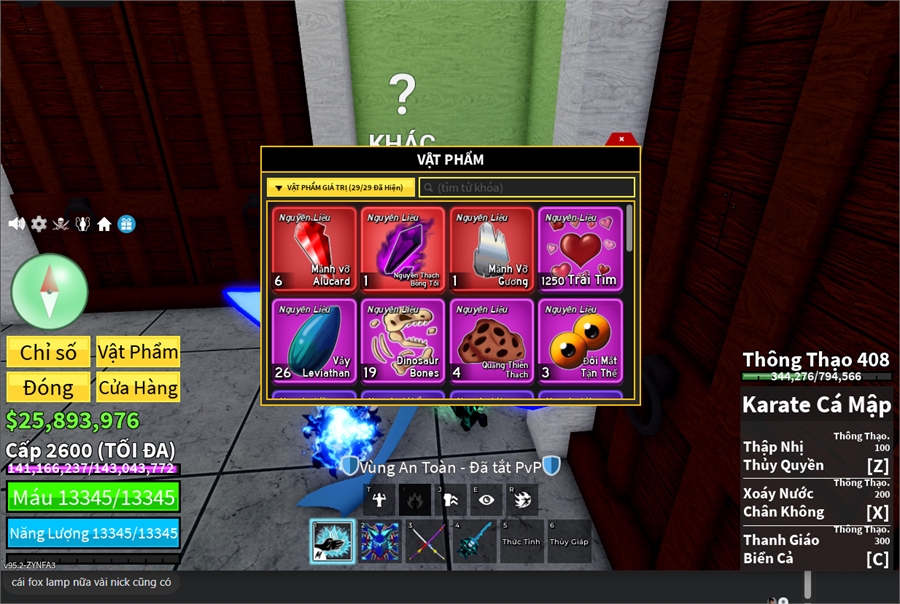The height and width of the screenshot is (604, 900).
Task: Toggle the sound speaker icon
Action: pos(16,224)
